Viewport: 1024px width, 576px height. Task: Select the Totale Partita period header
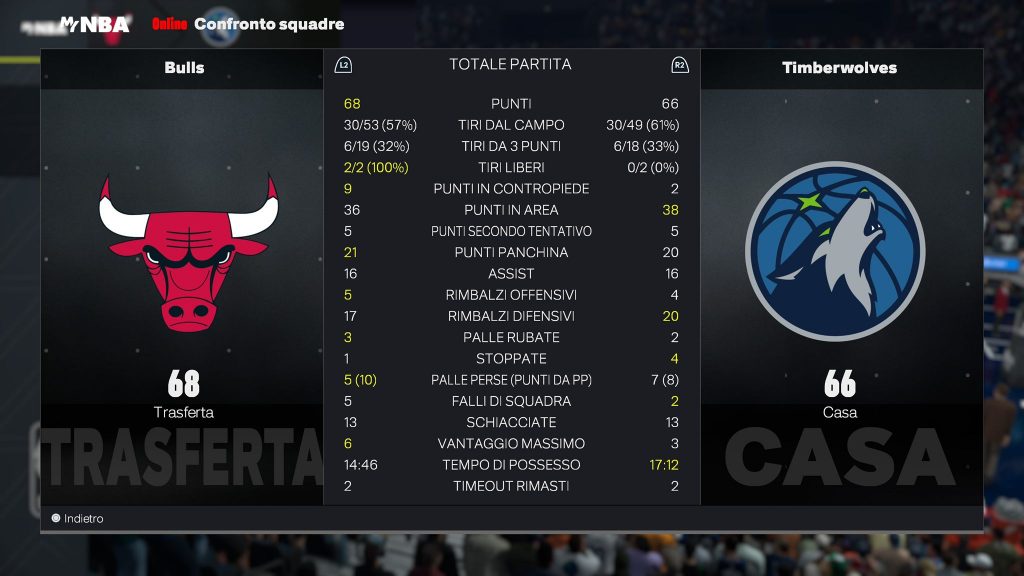(510, 65)
